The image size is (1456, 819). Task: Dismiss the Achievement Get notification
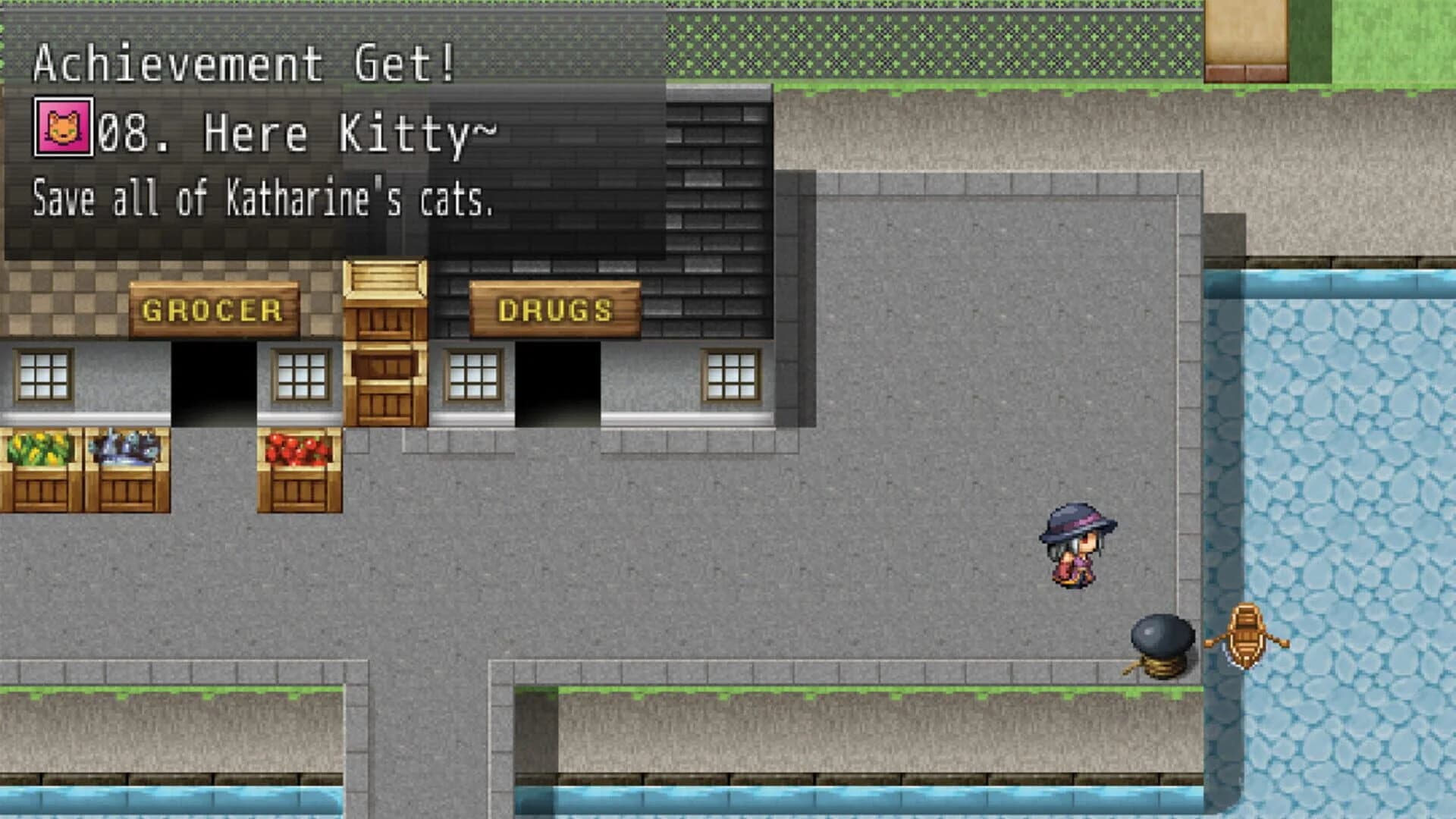coord(243,64)
